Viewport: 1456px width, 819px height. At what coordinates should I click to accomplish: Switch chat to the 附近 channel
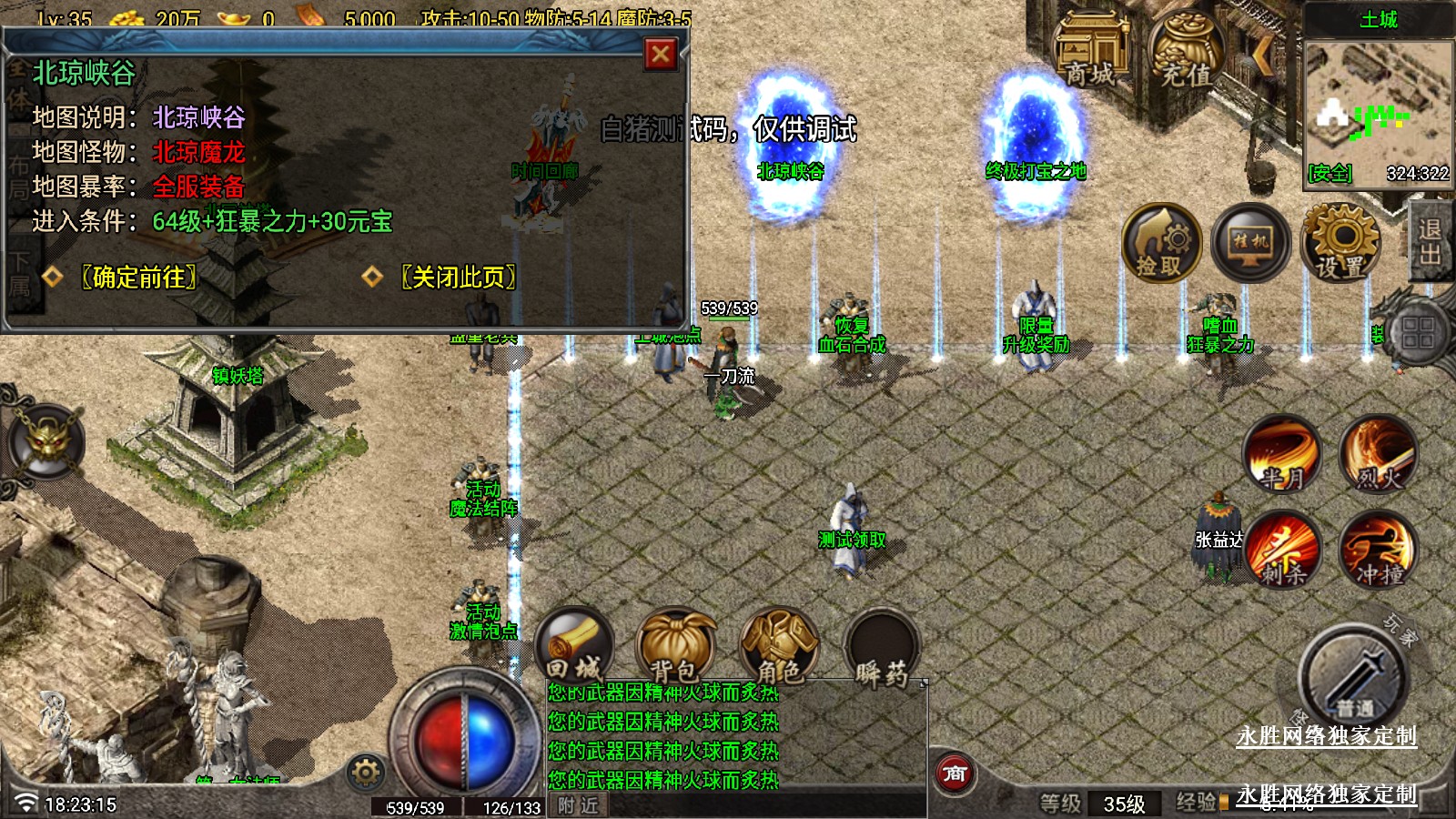coord(579,805)
